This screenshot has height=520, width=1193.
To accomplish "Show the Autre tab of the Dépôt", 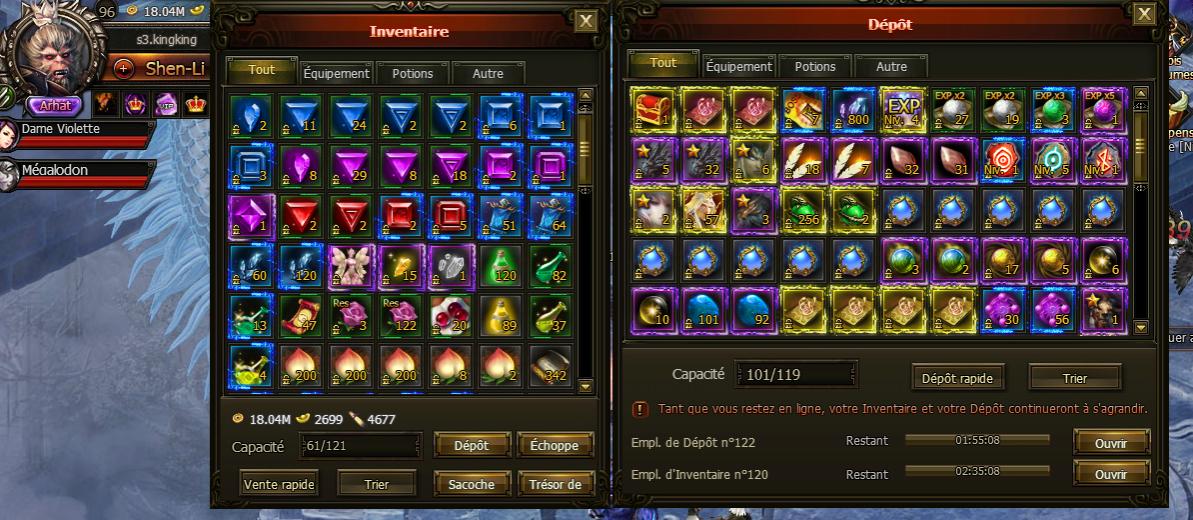I will [x=891, y=66].
